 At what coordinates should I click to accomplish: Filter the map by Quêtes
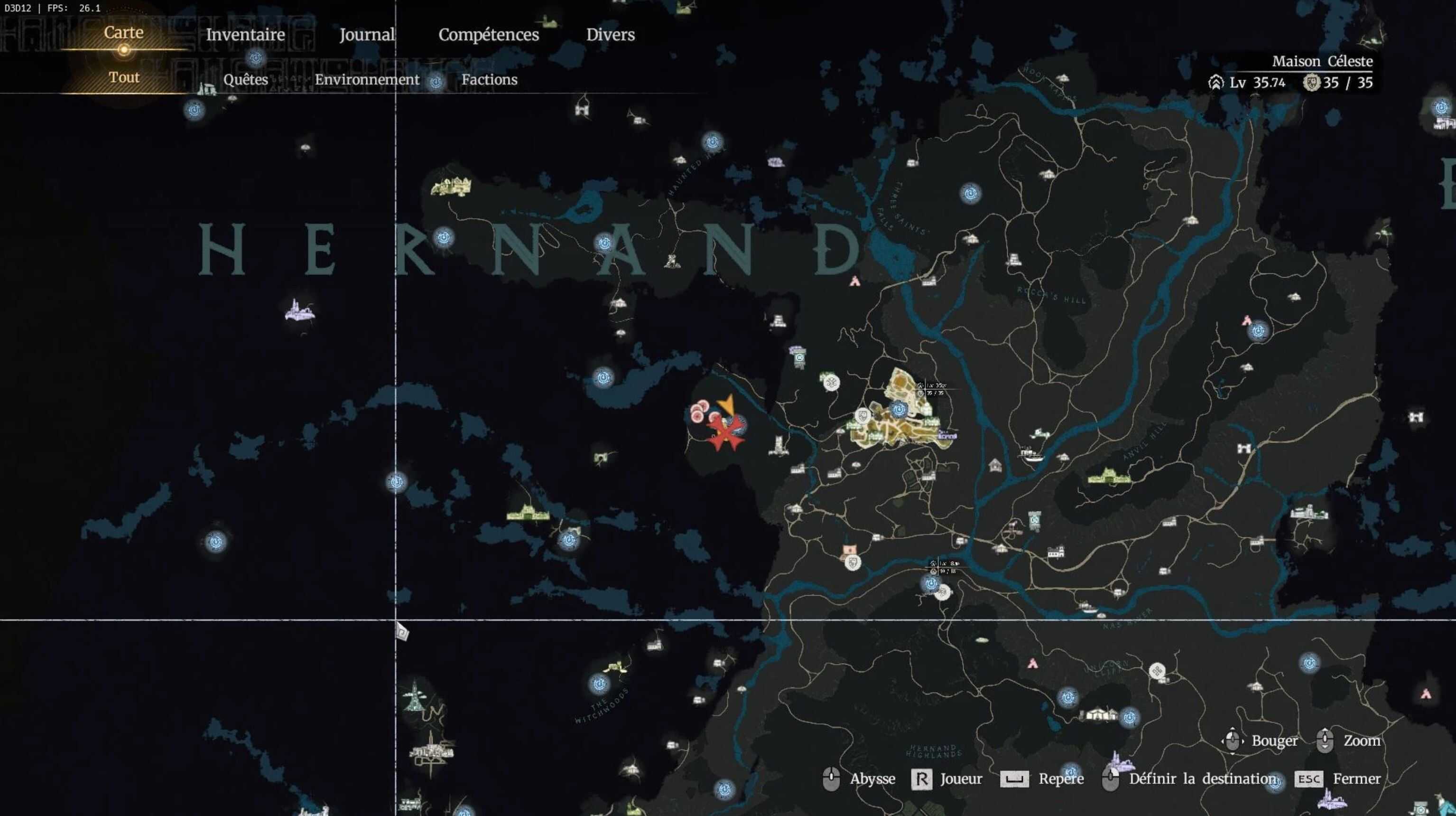point(245,79)
